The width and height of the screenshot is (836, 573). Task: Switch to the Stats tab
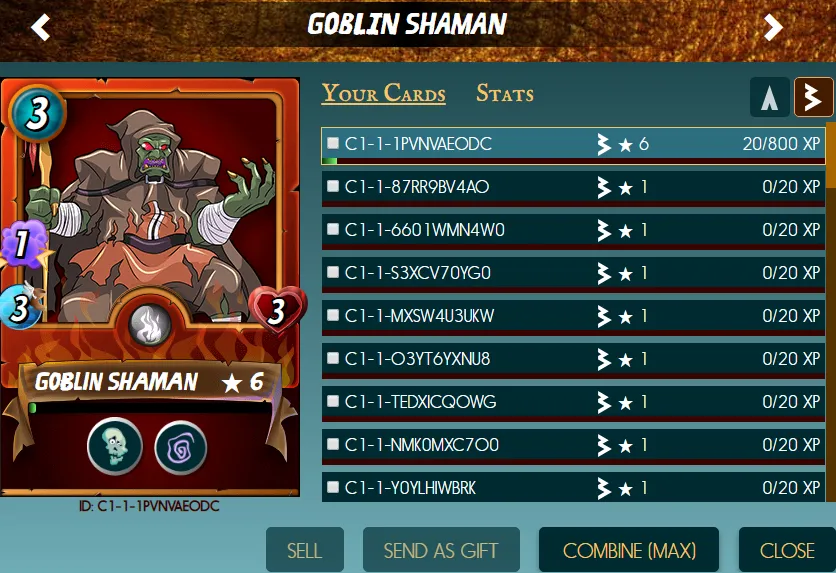click(x=504, y=94)
